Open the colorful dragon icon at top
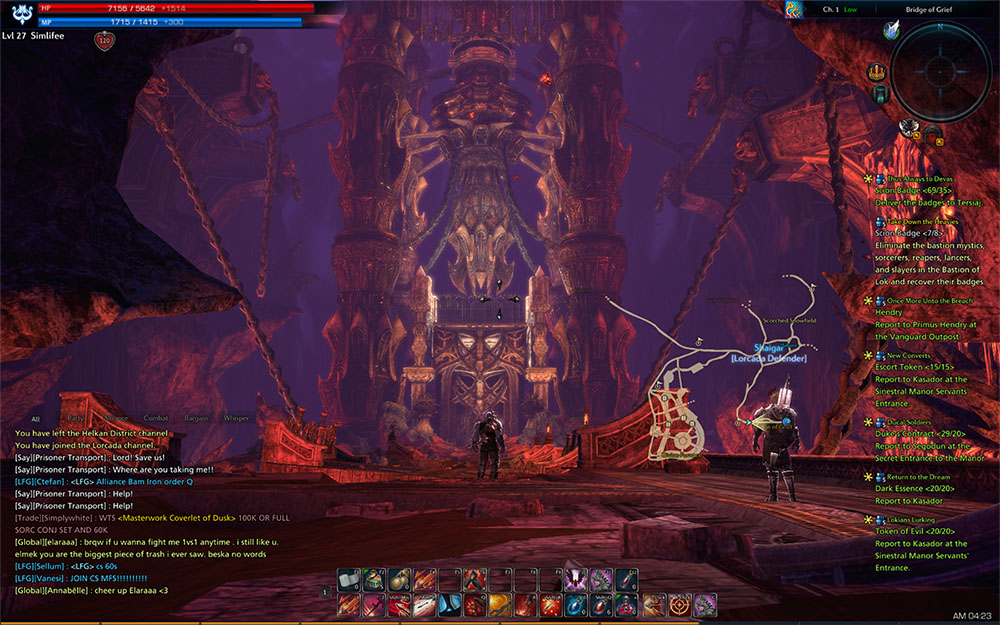 (794, 10)
